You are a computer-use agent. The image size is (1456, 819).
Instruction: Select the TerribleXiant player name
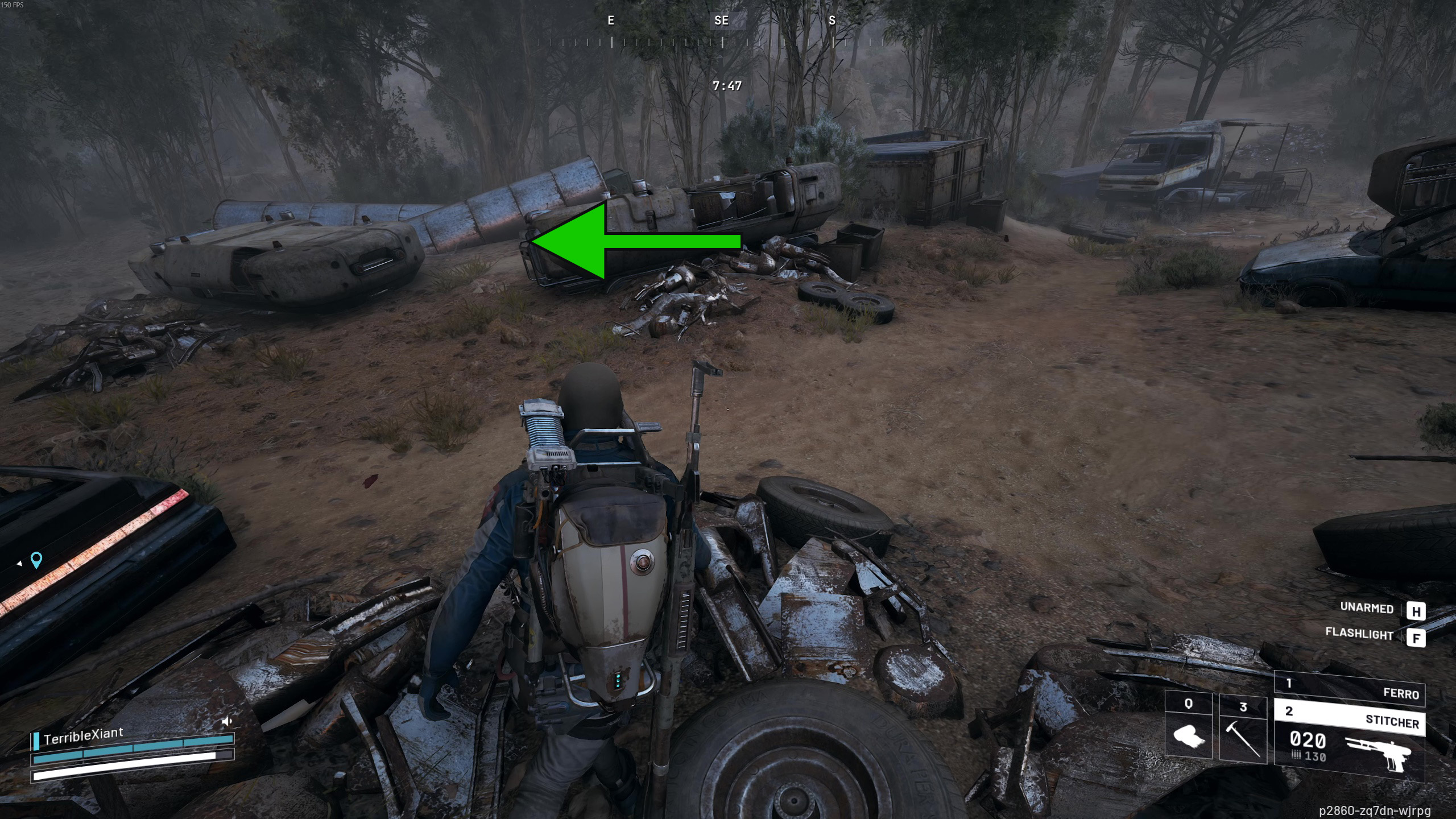tap(83, 735)
